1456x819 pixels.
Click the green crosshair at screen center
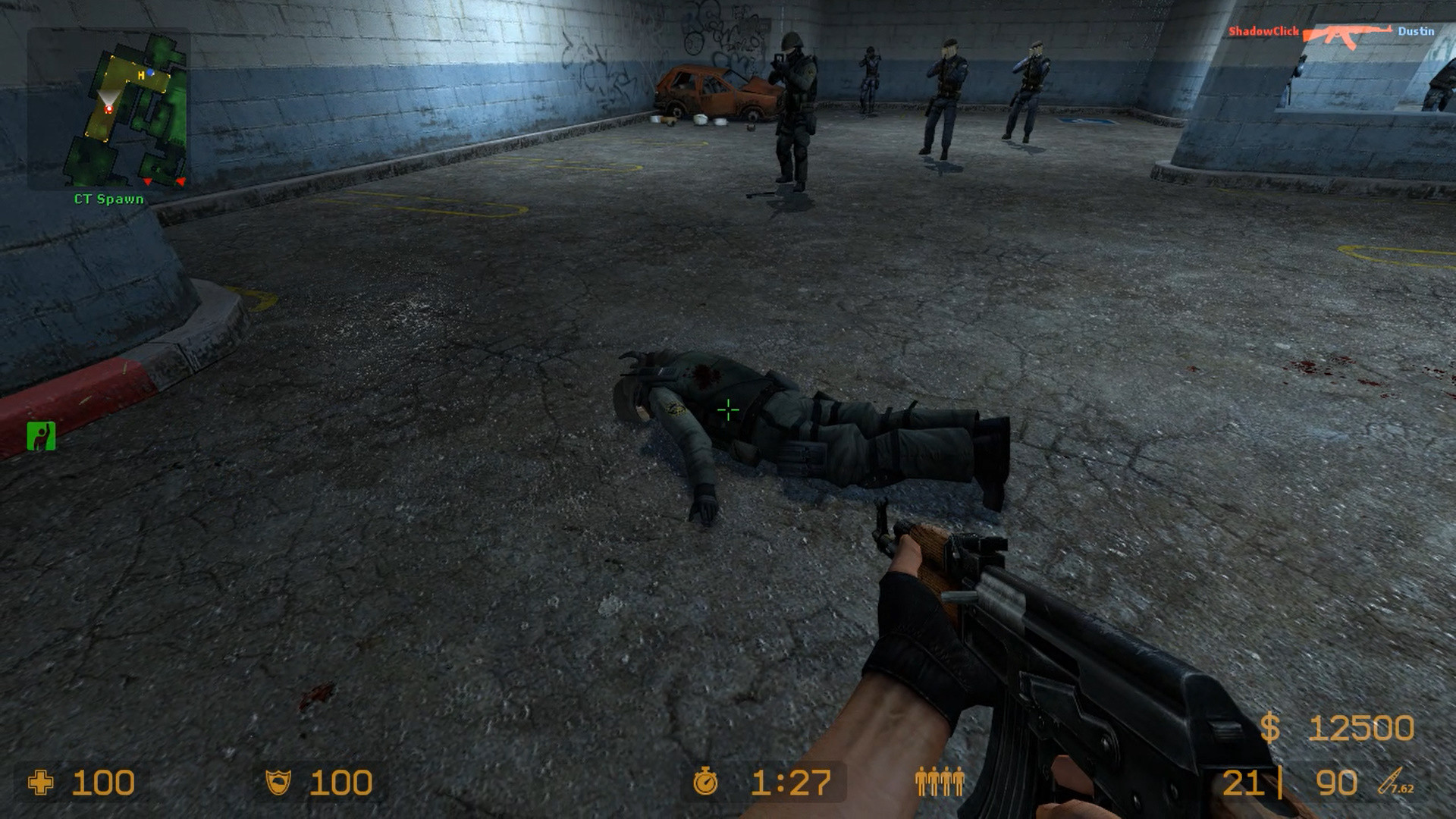[x=727, y=409]
